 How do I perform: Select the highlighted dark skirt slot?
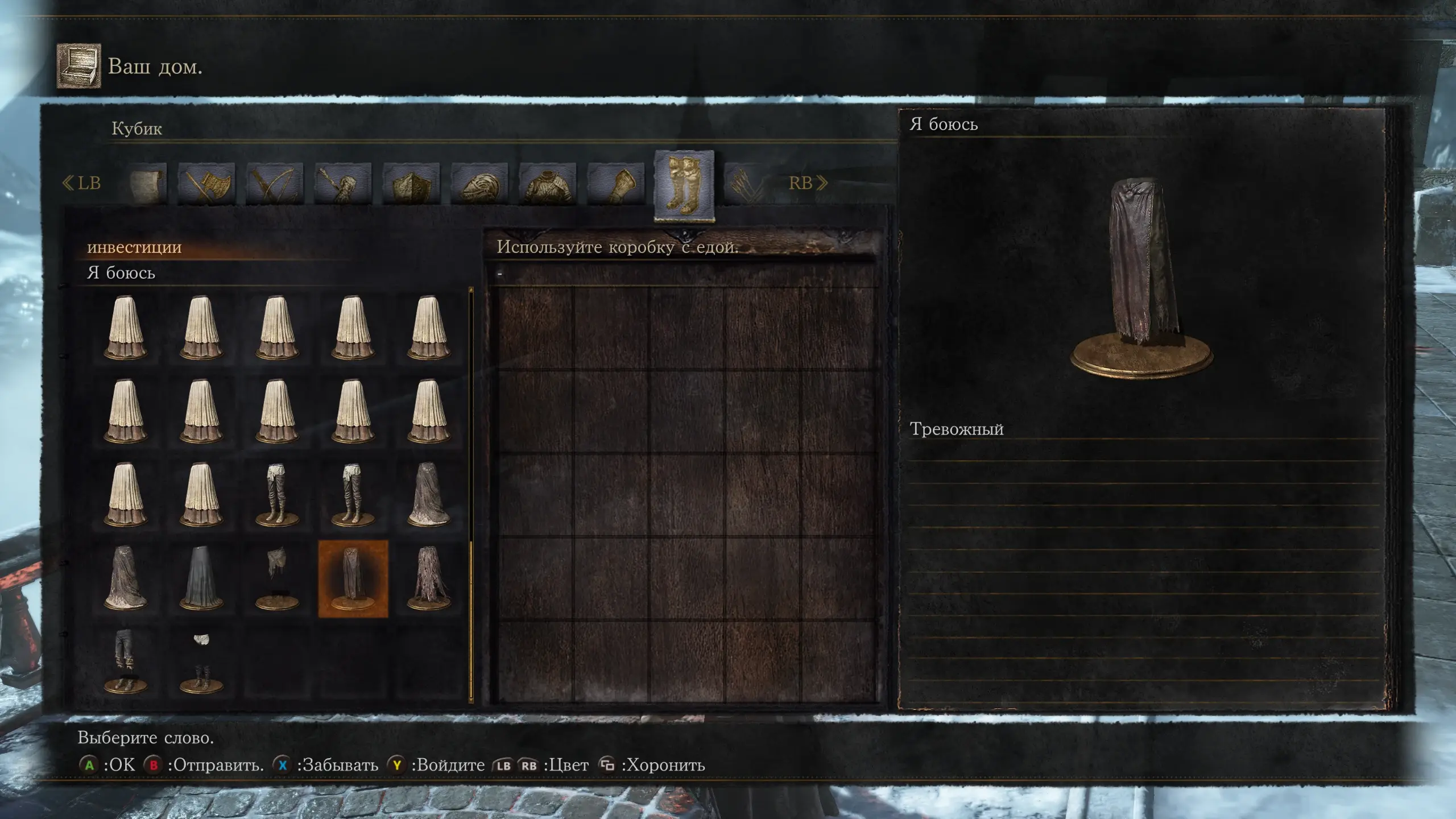coord(353,579)
